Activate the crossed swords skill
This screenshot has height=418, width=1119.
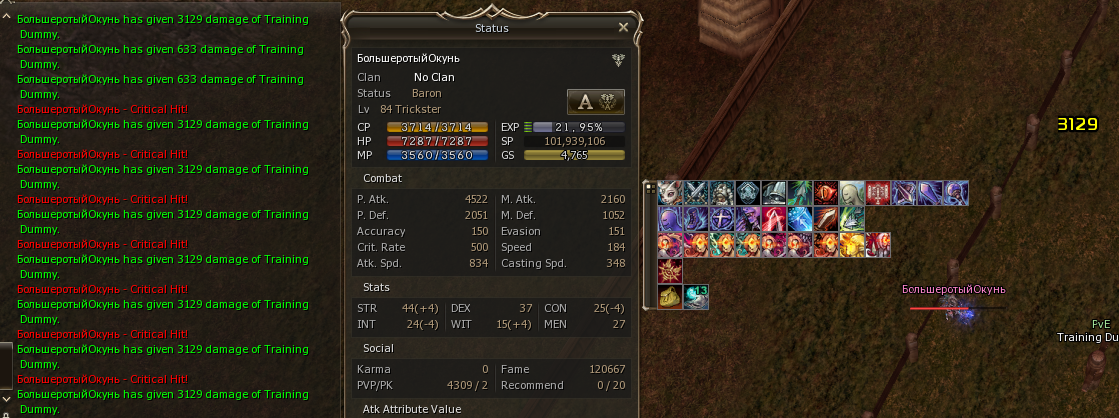tap(696, 193)
